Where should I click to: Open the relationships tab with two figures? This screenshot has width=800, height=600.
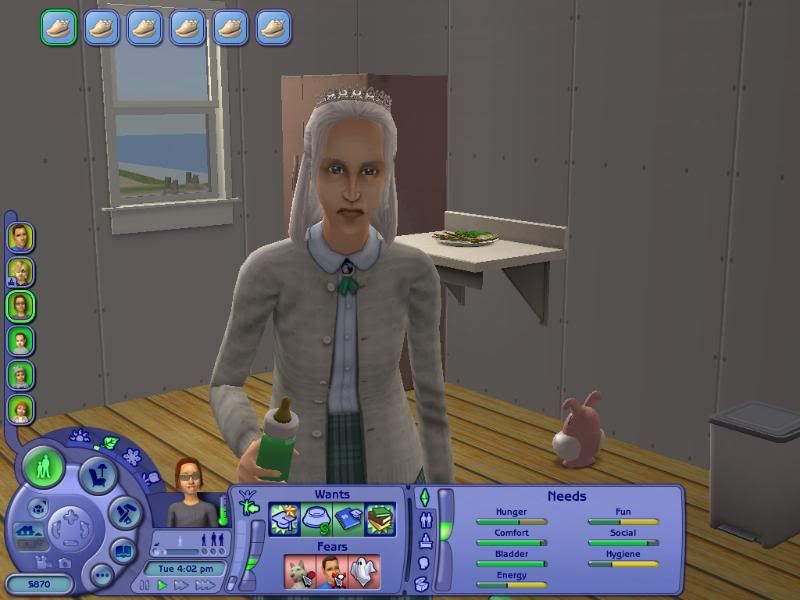422,520
